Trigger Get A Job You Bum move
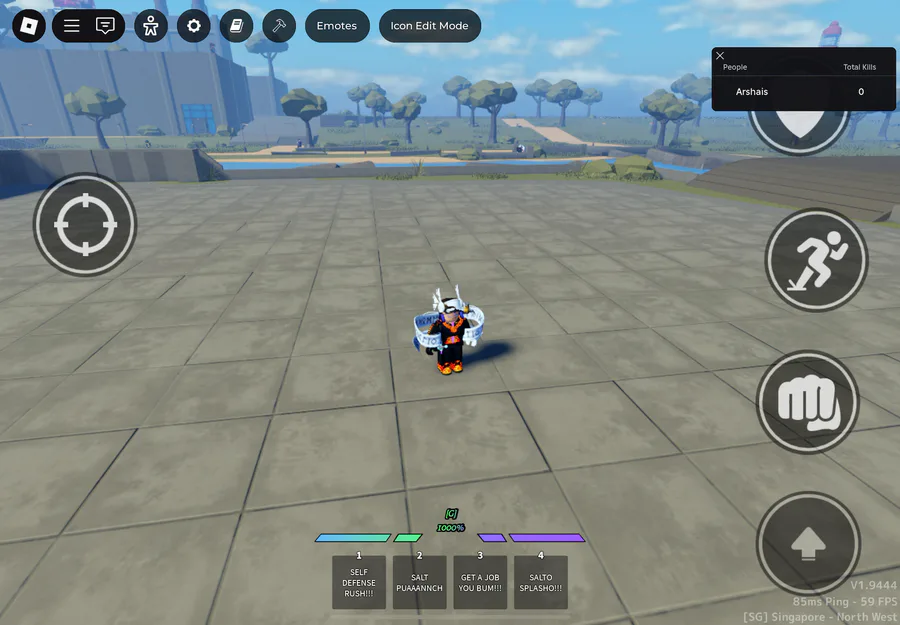900x625 pixels. 480,582
